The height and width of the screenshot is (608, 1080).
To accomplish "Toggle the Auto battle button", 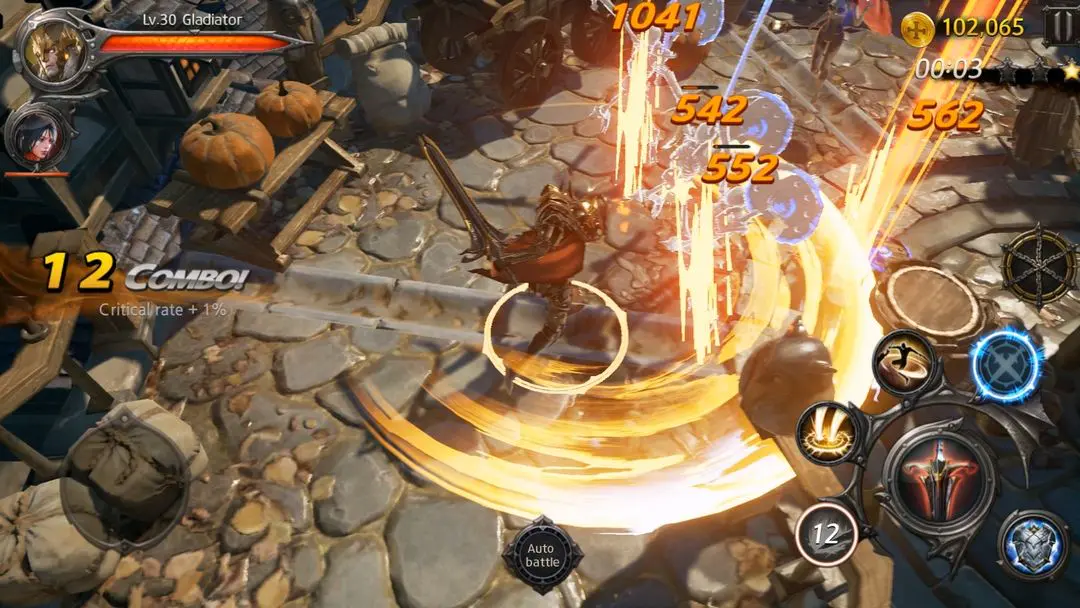I will pyautogui.click(x=542, y=555).
